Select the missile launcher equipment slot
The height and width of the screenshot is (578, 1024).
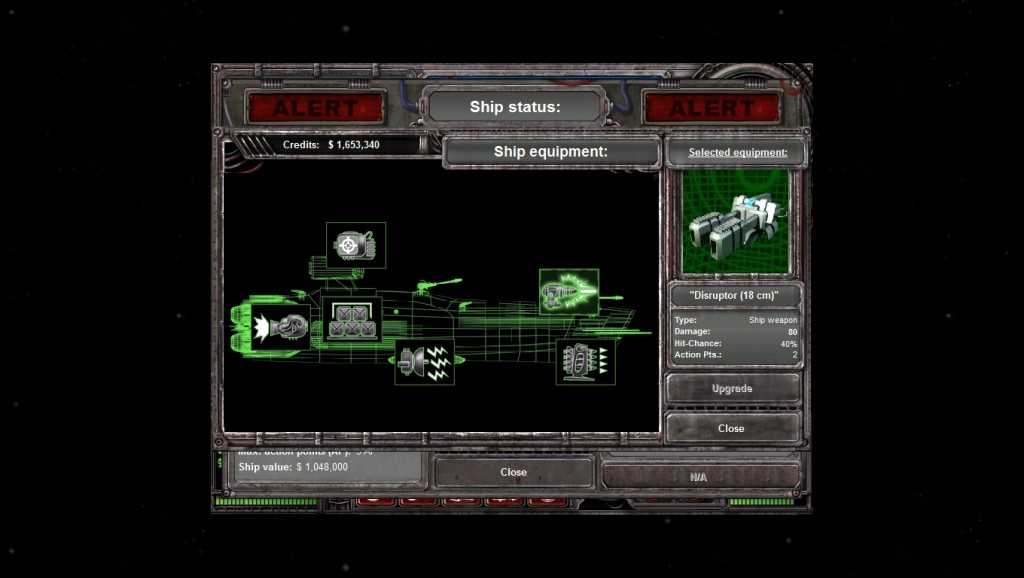point(585,362)
